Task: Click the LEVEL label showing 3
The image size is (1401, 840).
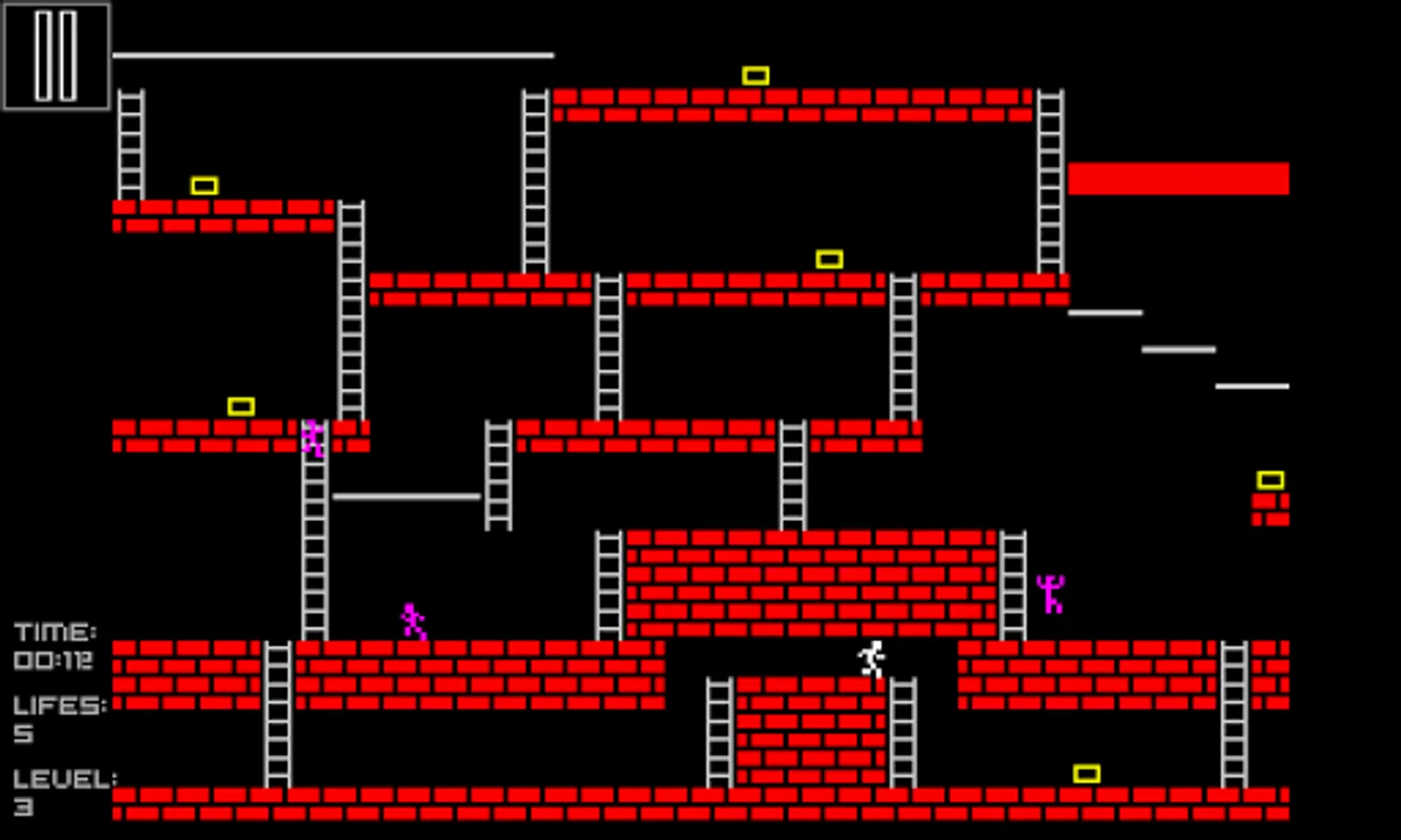Action: click(58, 793)
